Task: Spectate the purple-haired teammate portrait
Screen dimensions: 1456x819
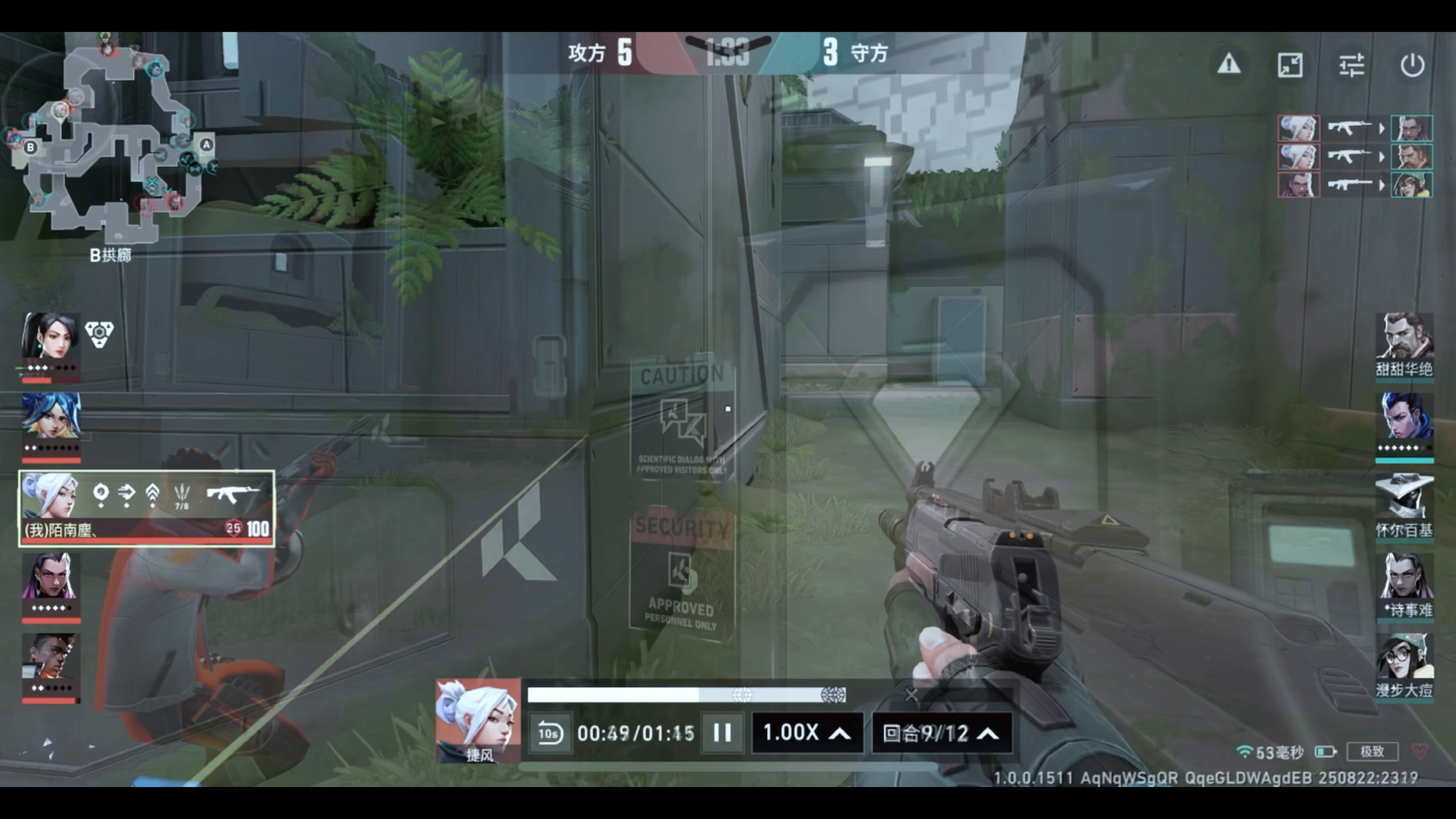Action: coord(50,577)
